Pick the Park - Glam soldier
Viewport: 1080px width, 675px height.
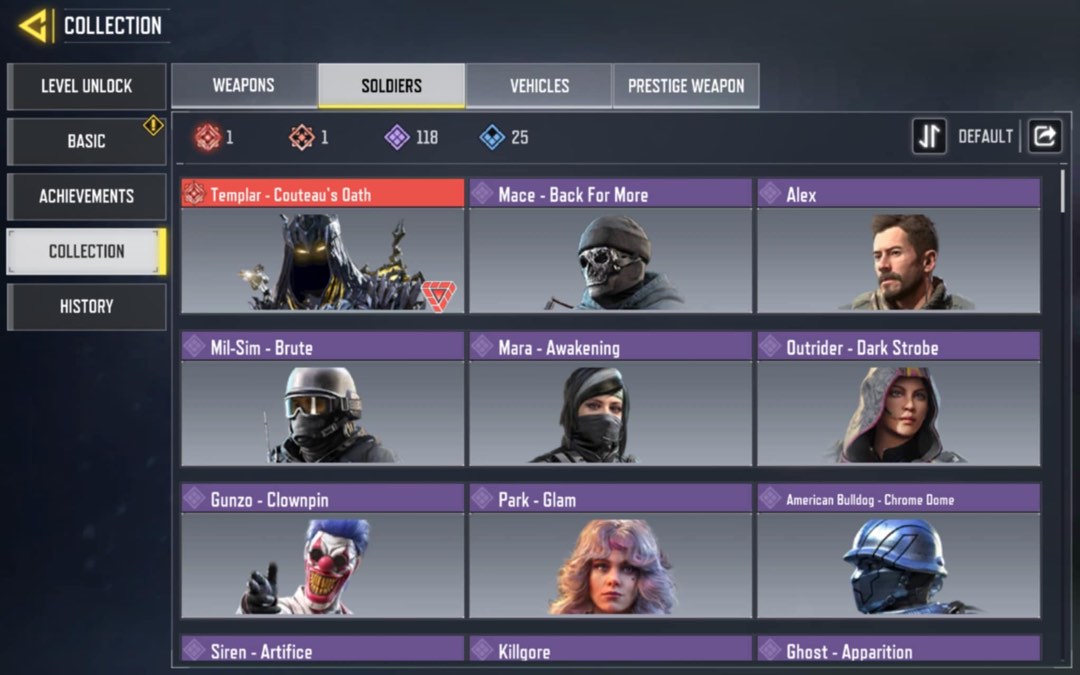coord(610,551)
